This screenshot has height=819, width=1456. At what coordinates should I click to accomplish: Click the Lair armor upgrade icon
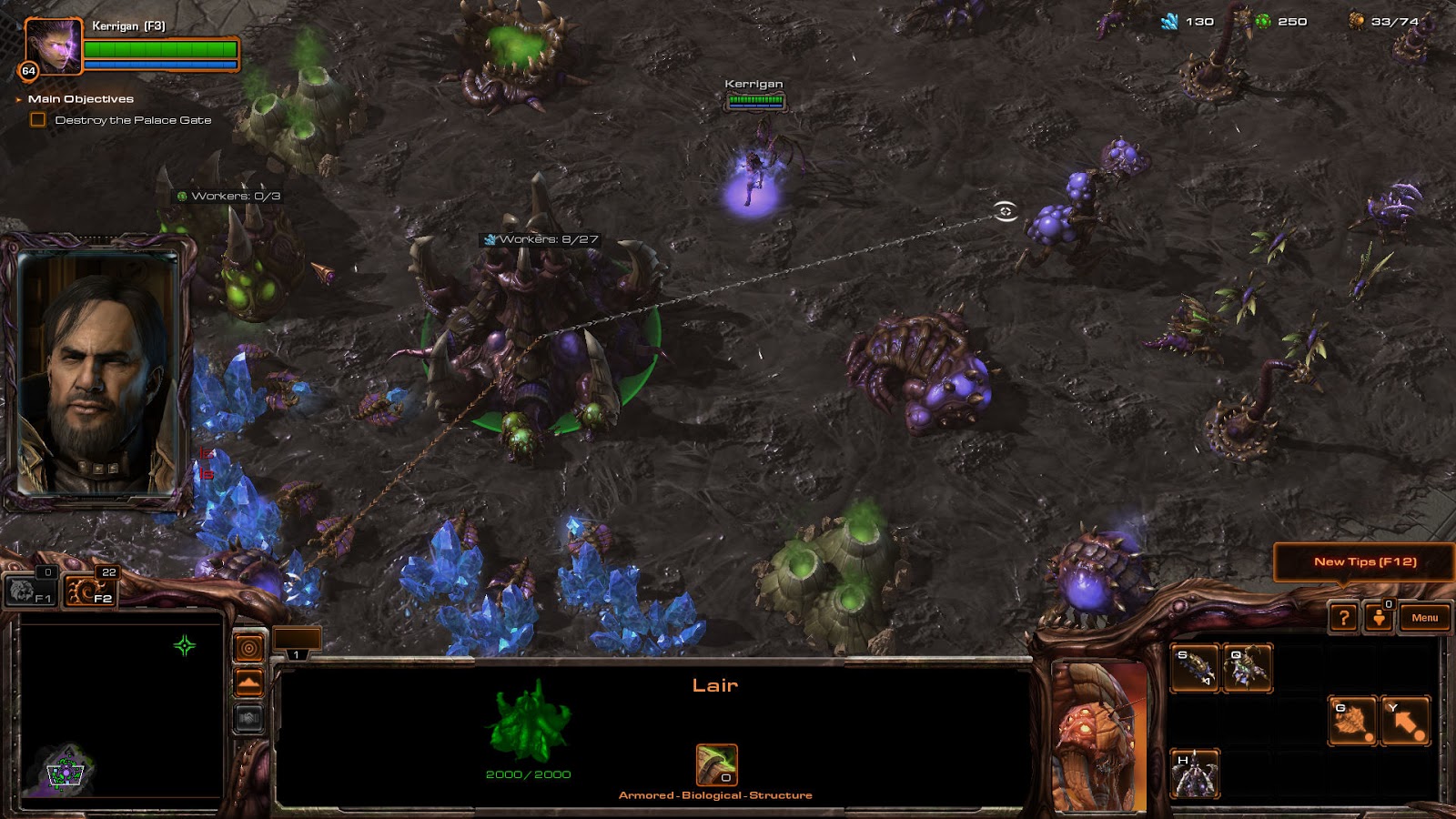pos(716,764)
